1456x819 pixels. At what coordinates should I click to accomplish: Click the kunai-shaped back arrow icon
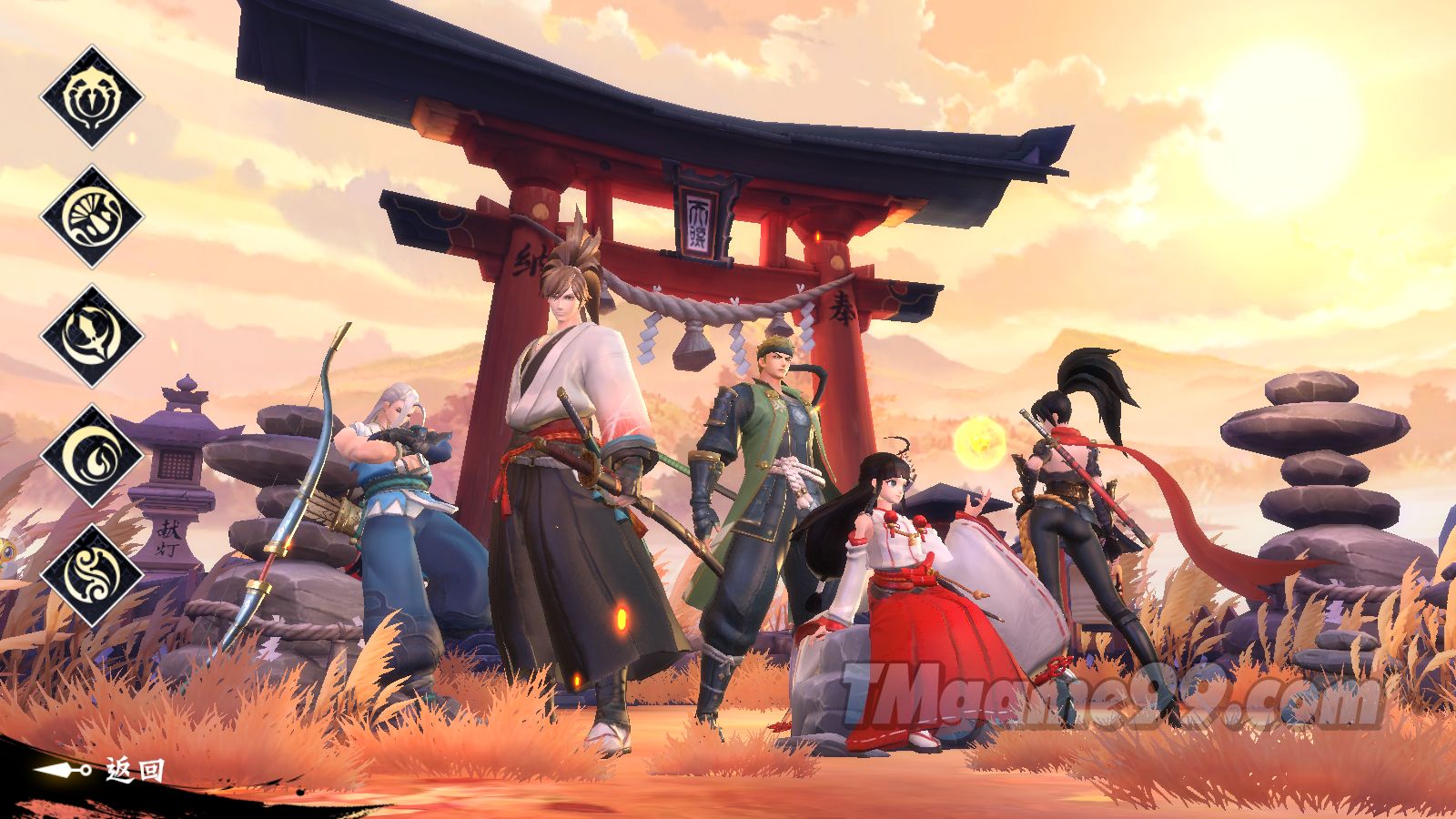pyautogui.click(x=60, y=769)
